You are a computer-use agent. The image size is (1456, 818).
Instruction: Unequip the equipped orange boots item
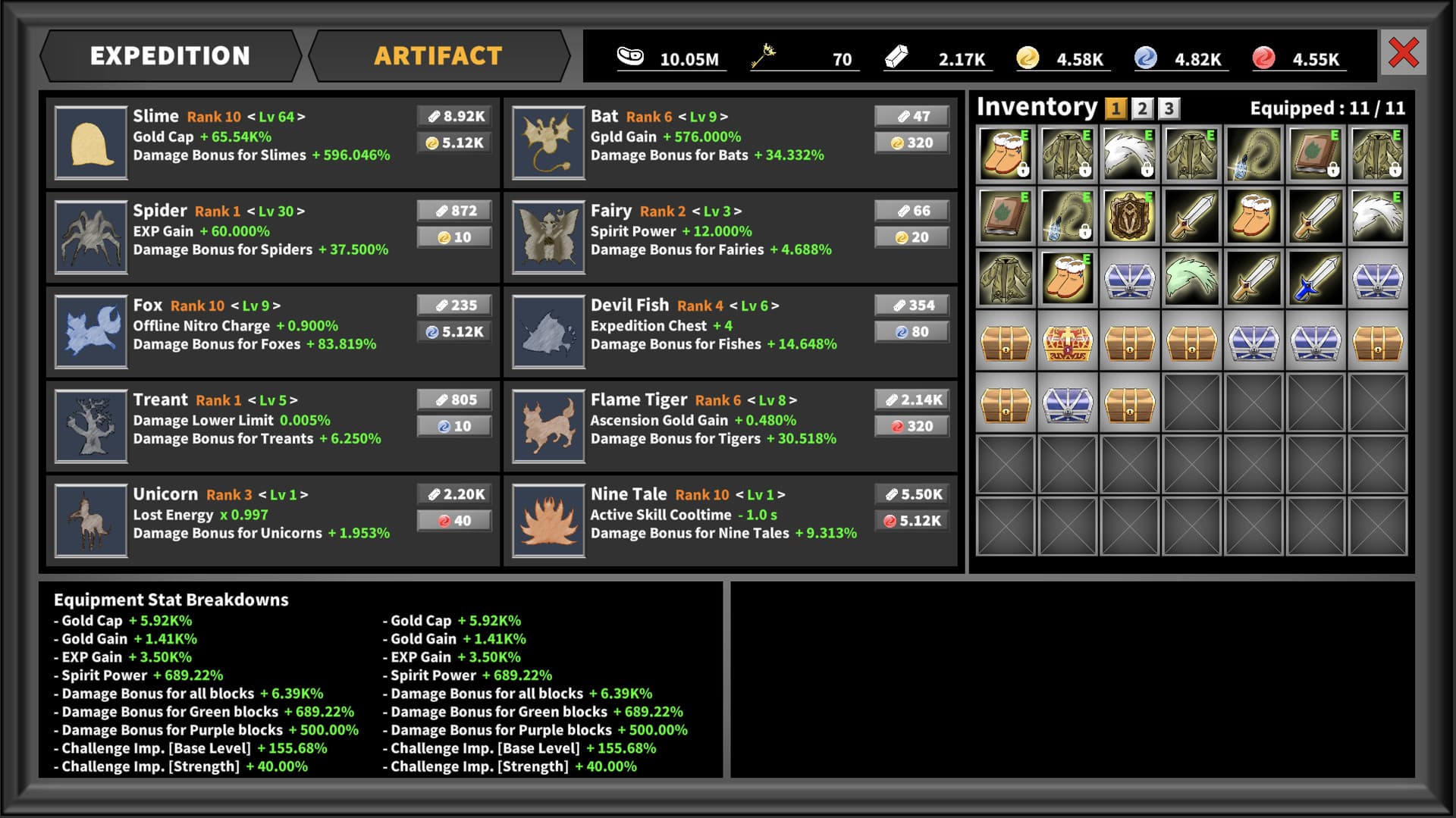pos(1066,278)
